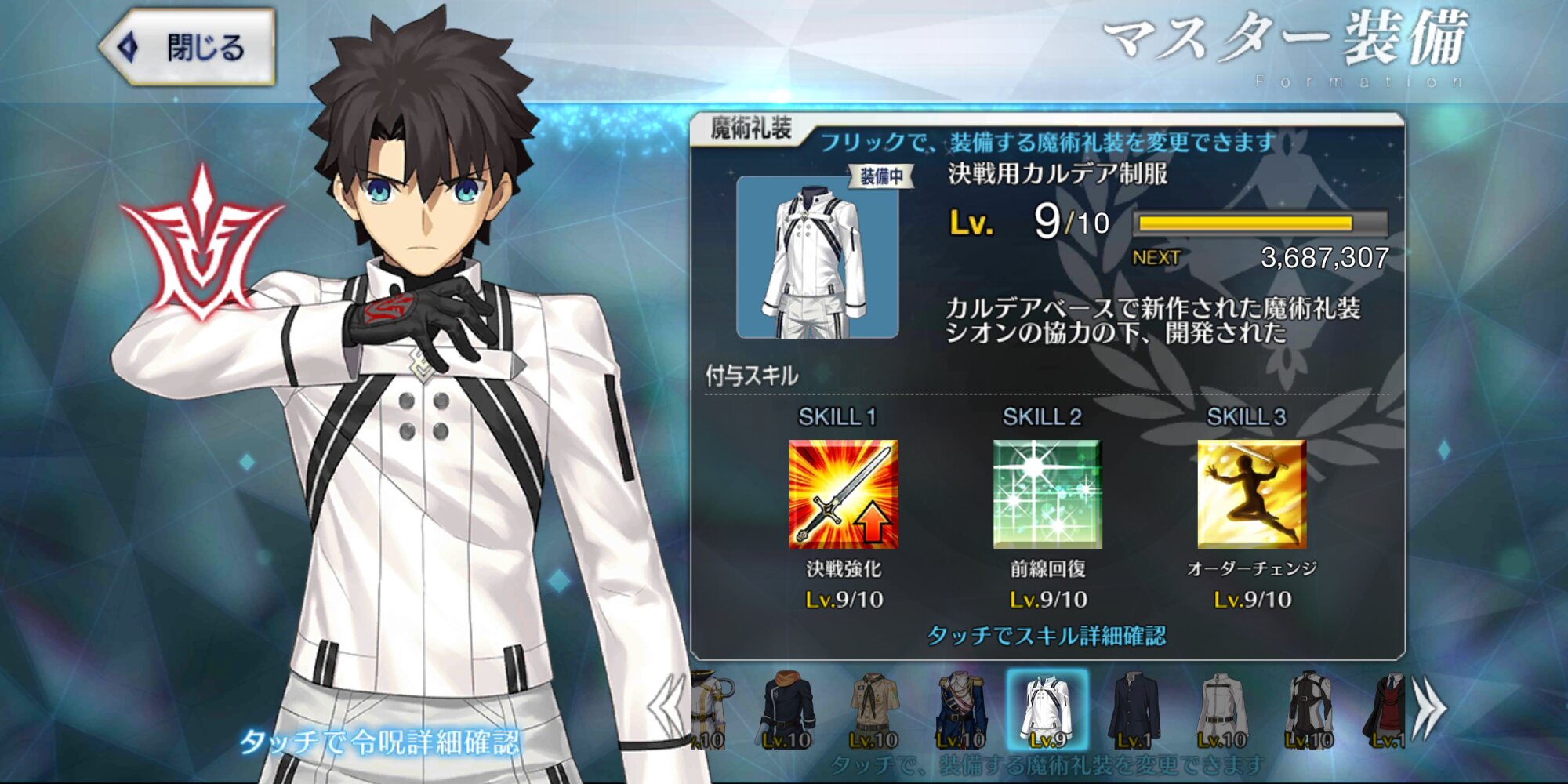The image size is (1568, 784).
Task: Open the 決戦強化 sword skill details
Action: (x=844, y=494)
